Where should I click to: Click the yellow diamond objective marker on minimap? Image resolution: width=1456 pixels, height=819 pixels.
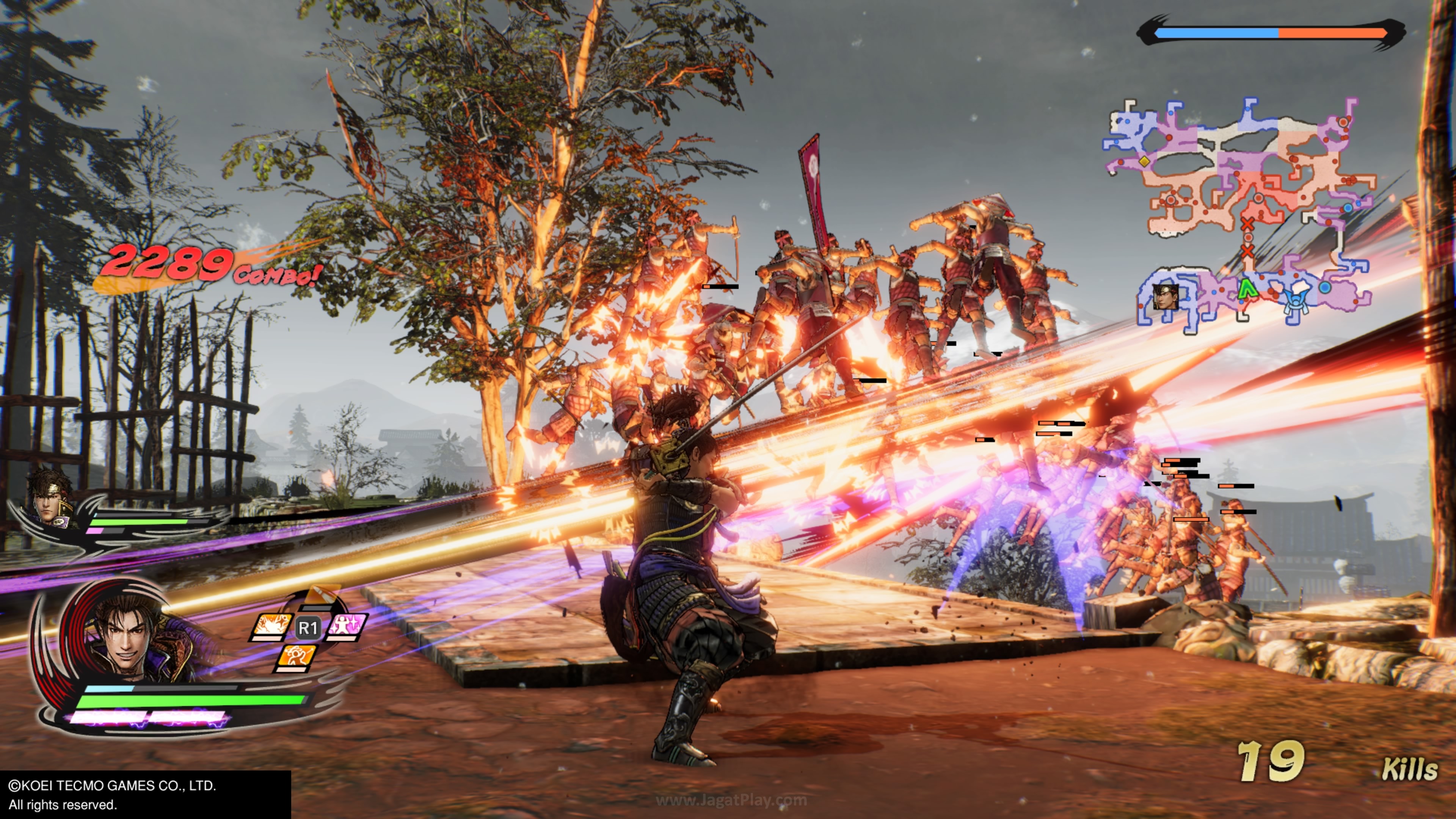[x=1144, y=161]
